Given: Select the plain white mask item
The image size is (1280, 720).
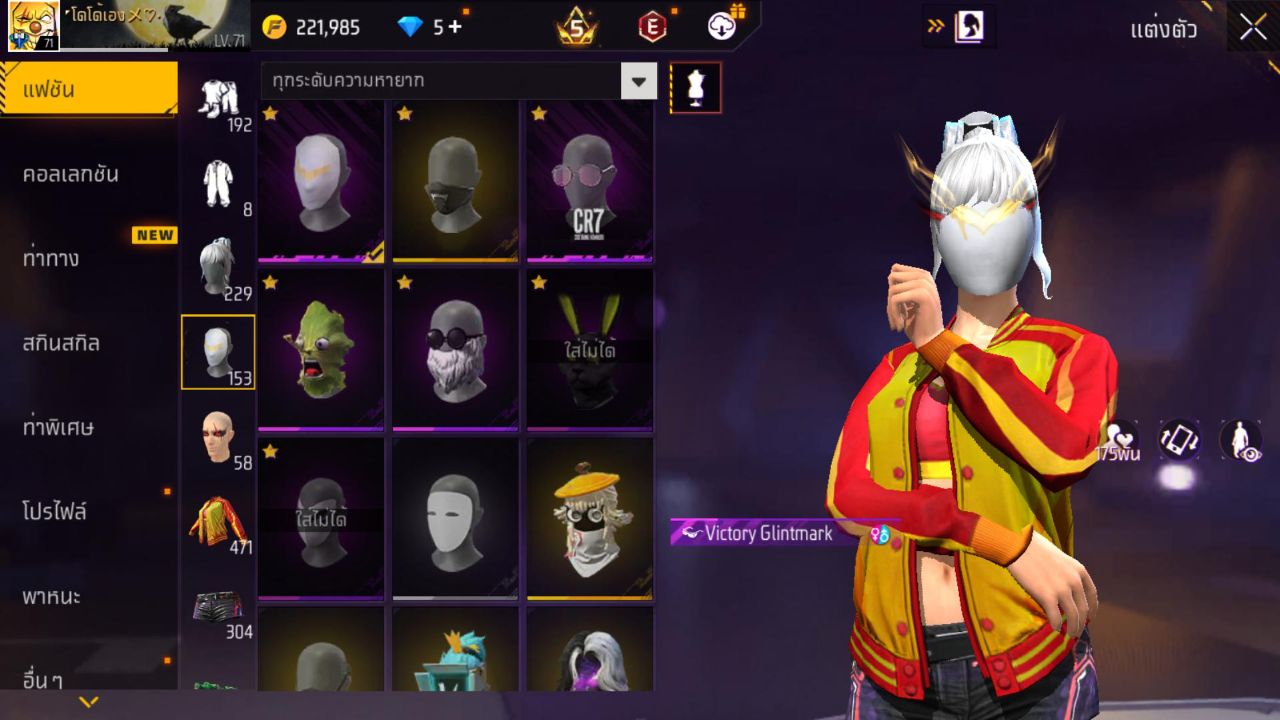Looking at the screenshot, I should (x=455, y=519).
